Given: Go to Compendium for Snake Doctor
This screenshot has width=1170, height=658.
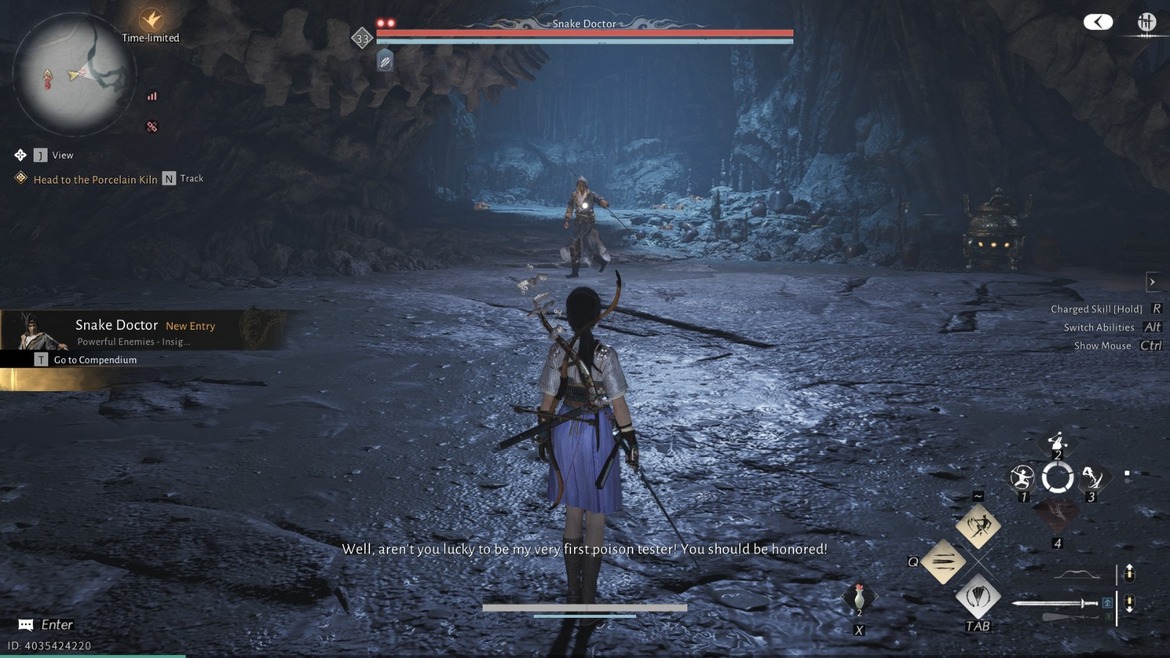Looking at the screenshot, I should [x=94, y=360].
